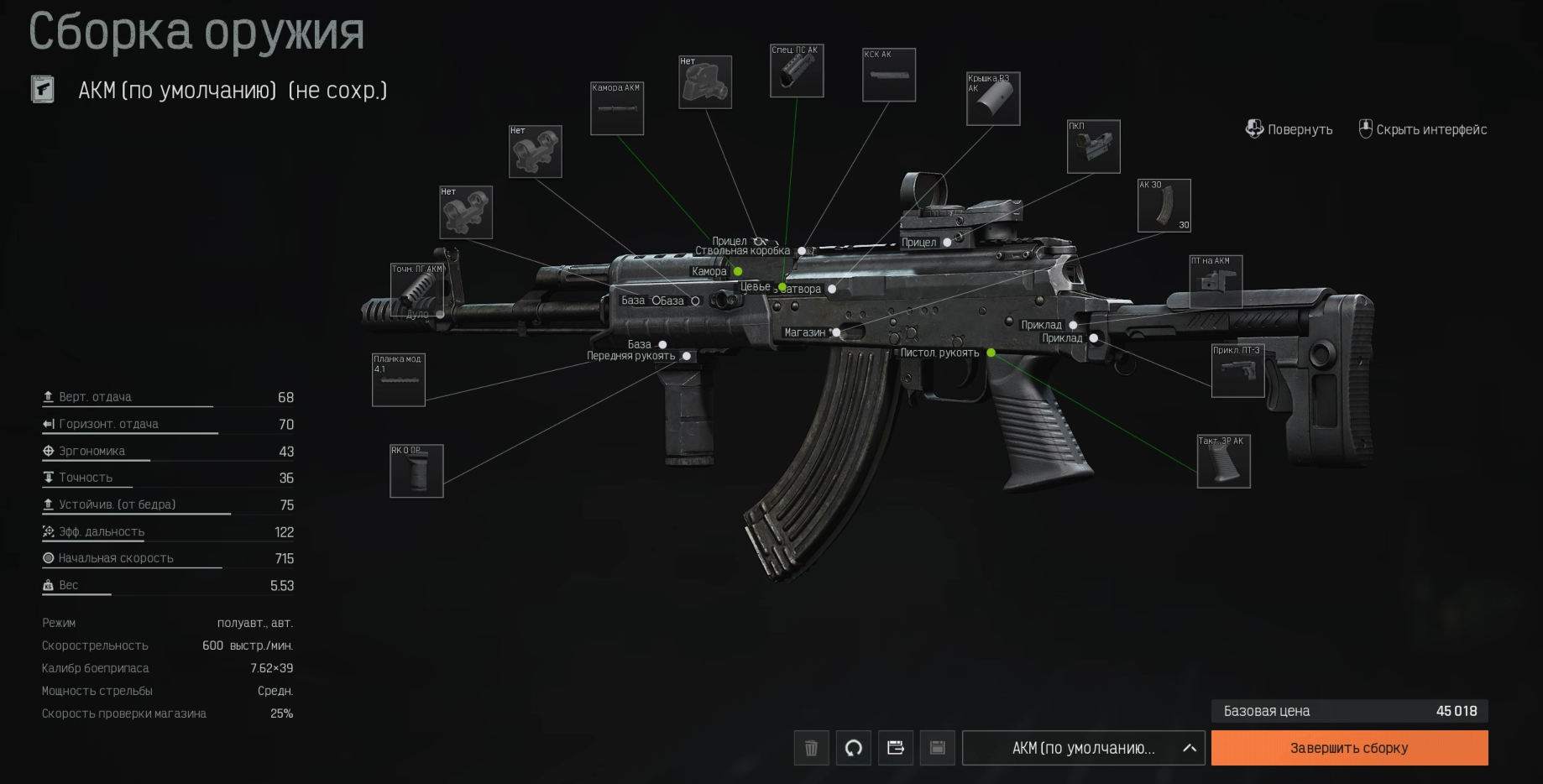The width and height of the screenshot is (1543, 784).
Task: Open the КСК АК part slot
Action: coord(889,75)
